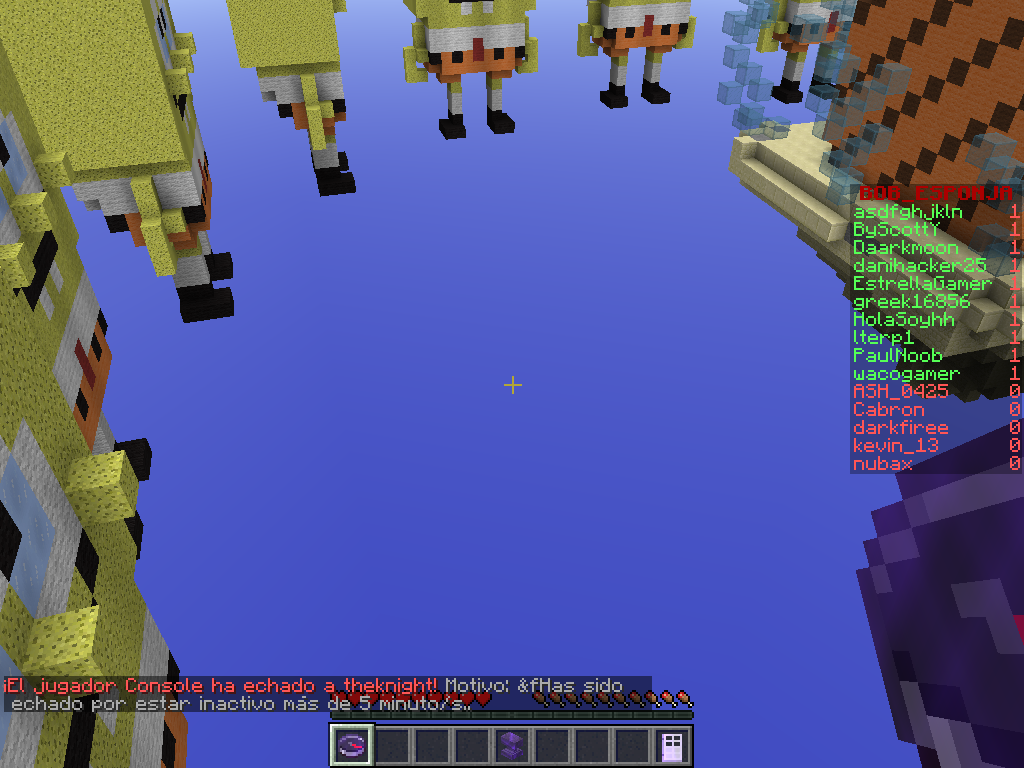Screen dimensions: 1024x768
Task: Select wacogamer in the scoreboard
Action: [x=906, y=374]
